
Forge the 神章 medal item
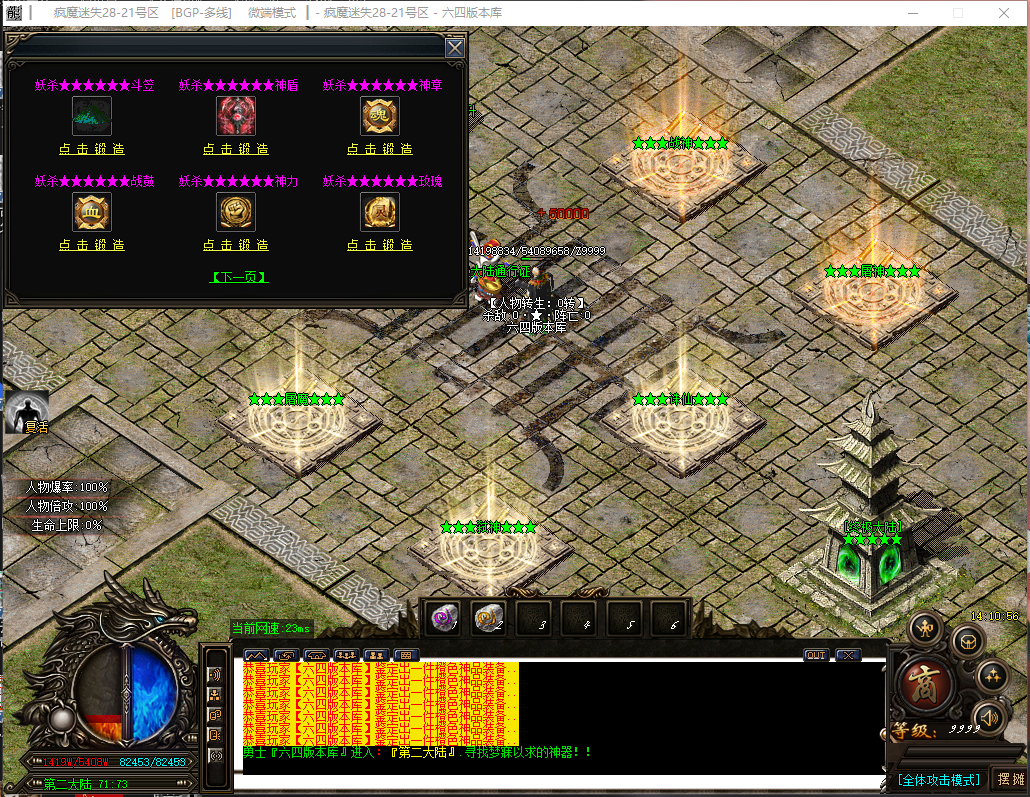click(380, 149)
